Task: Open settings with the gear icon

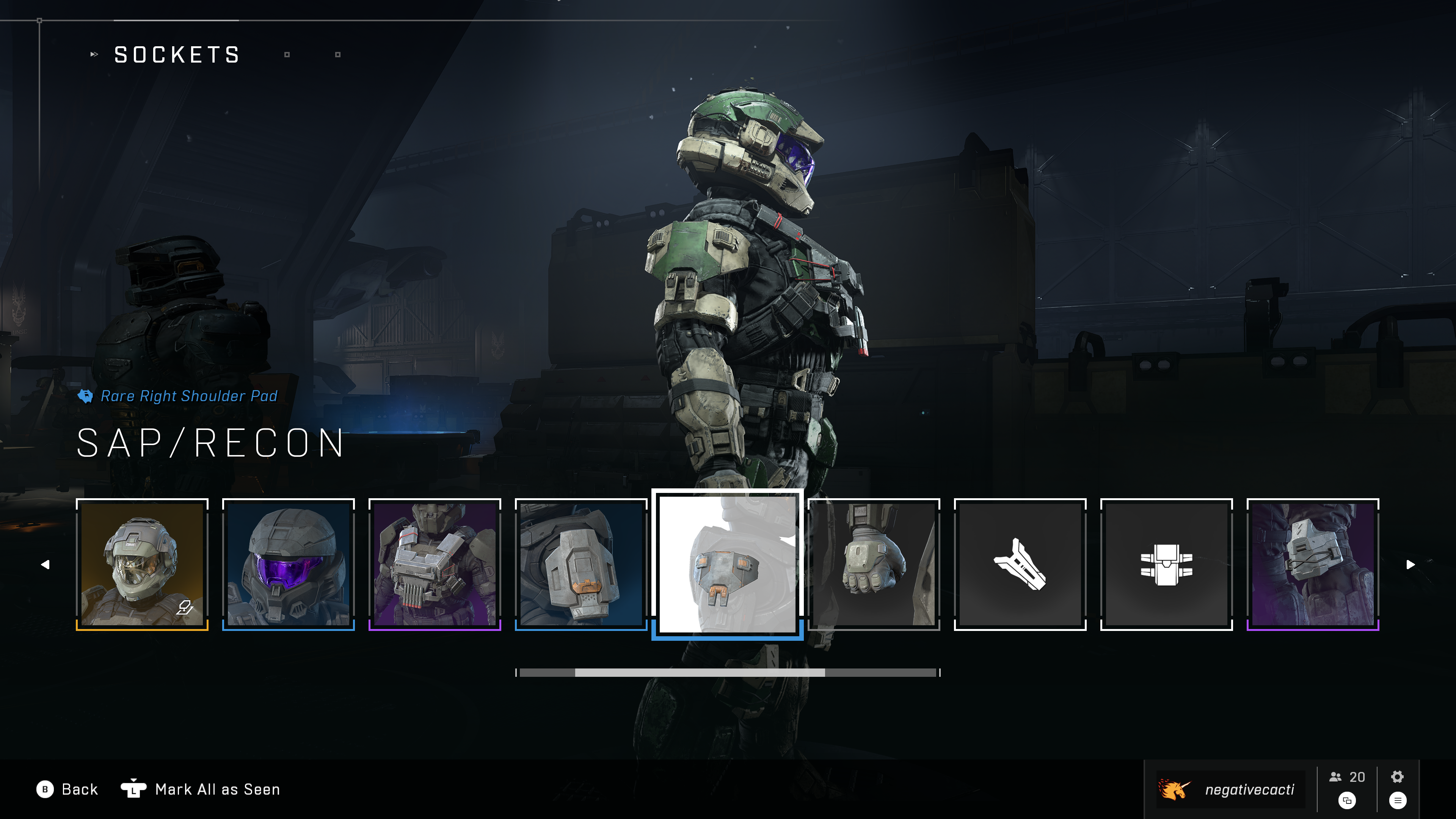Action: point(1397,777)
